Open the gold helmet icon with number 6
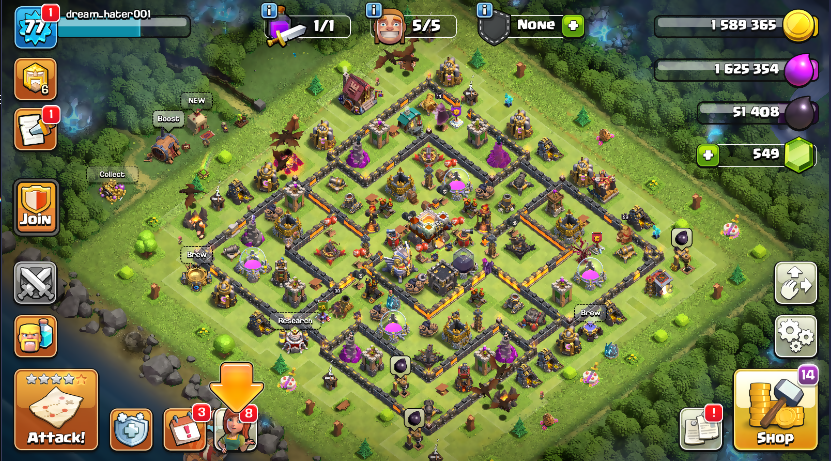831x461 pixels. (35, 78)
